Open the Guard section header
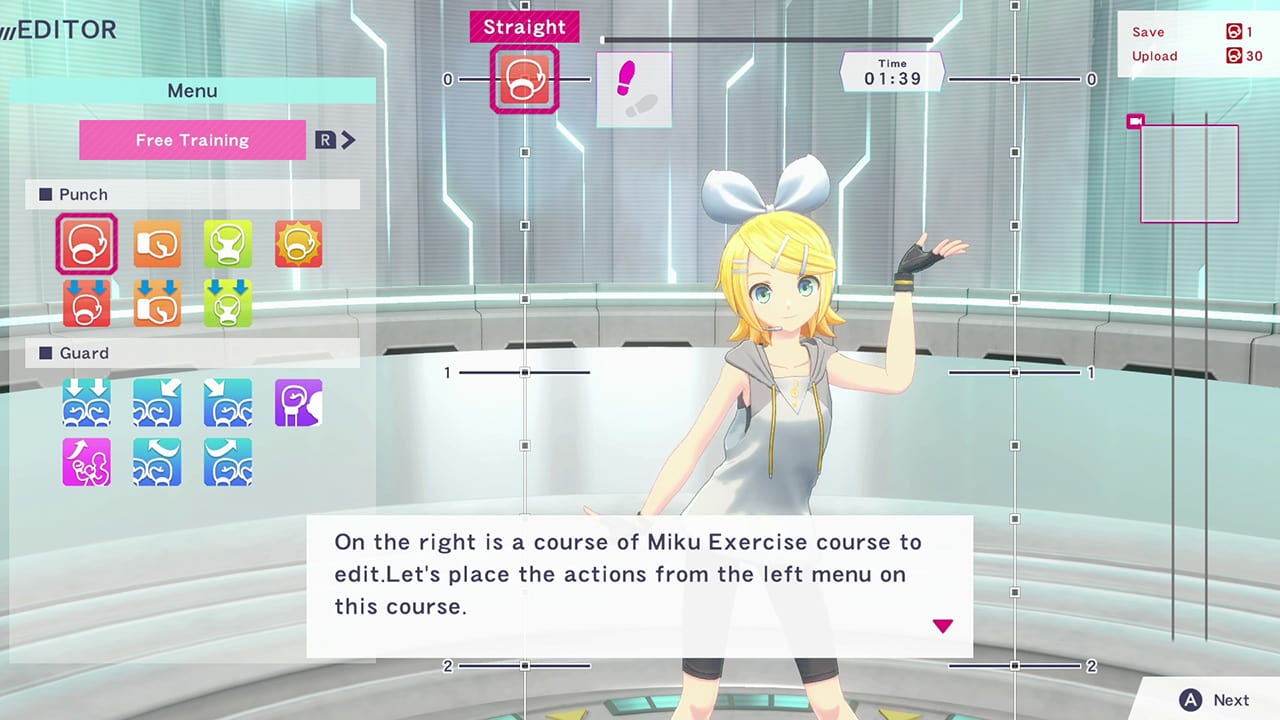 pyautogui.click(x=84, y=353)
